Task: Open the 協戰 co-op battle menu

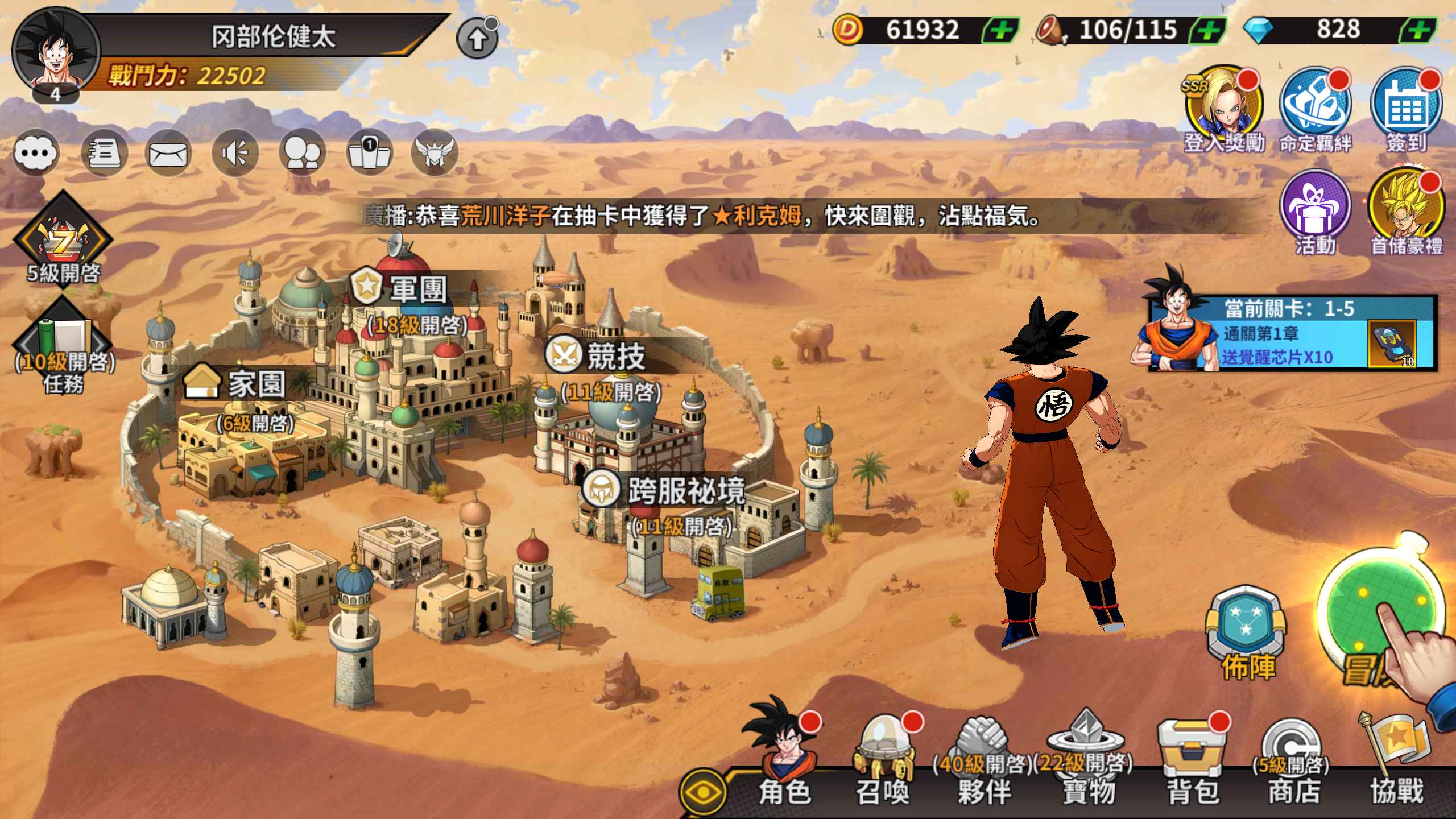Action: point(1396,762)
